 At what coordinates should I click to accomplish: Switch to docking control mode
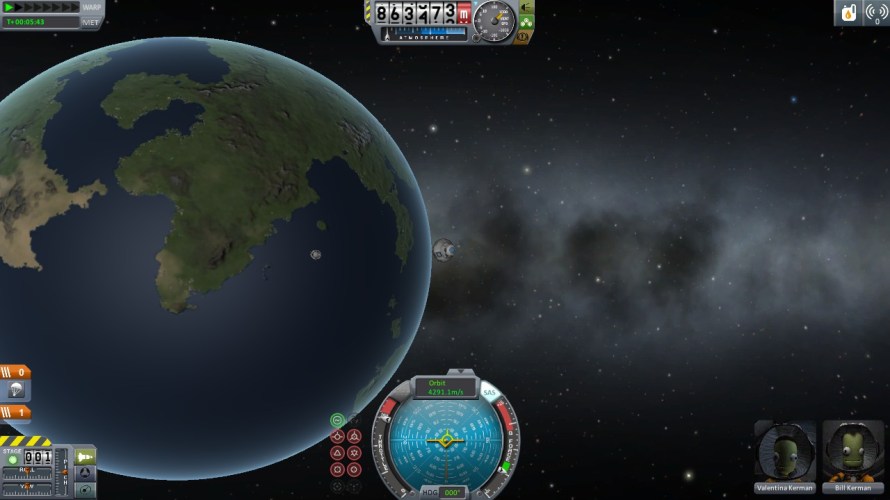(86, 472)
